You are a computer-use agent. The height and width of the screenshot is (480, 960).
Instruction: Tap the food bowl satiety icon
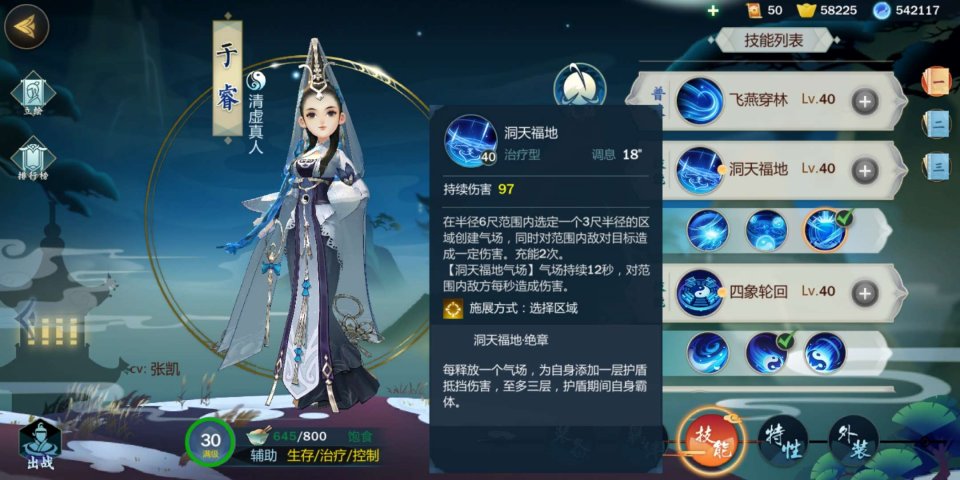pyautogui.click(x=259, y=436)
